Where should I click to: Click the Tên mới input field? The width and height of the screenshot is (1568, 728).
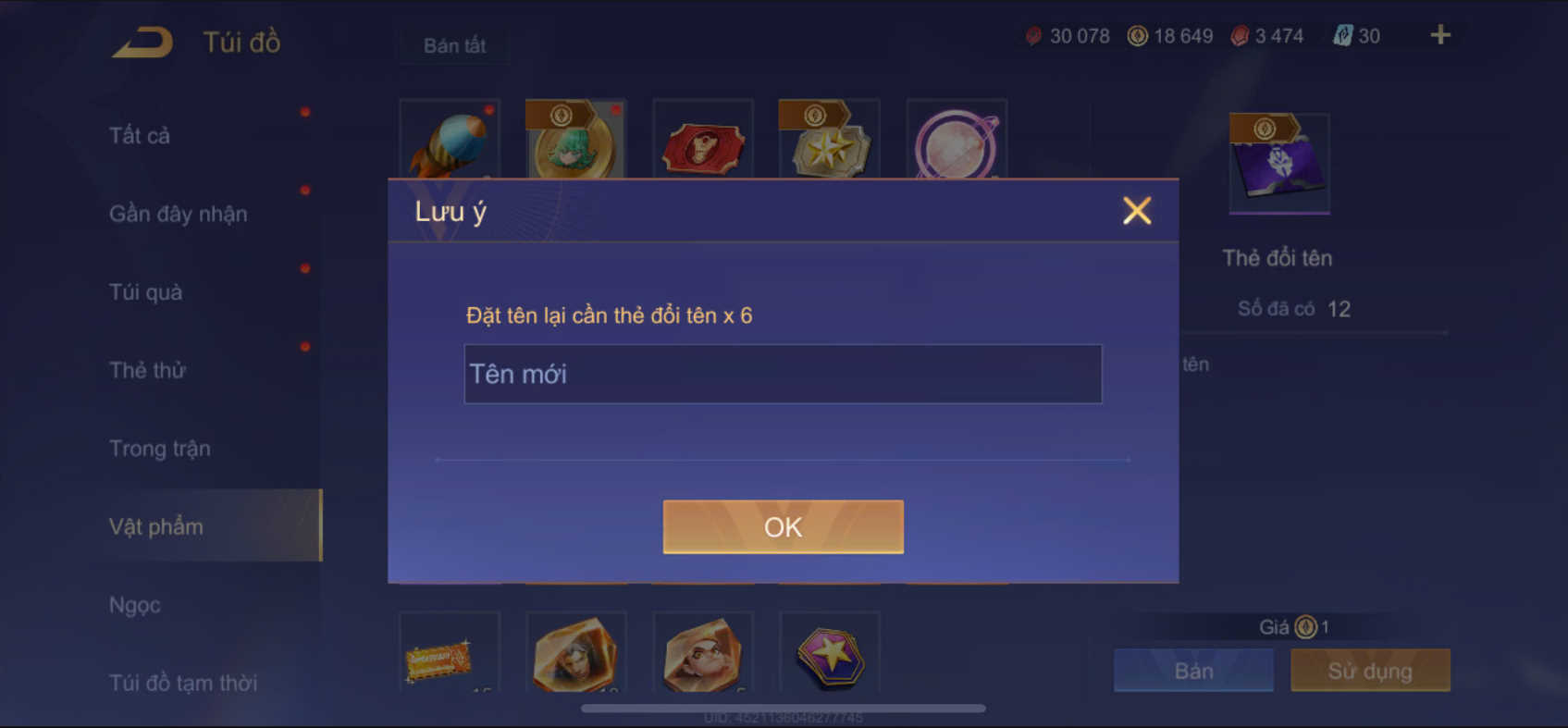tap(783, 374)
